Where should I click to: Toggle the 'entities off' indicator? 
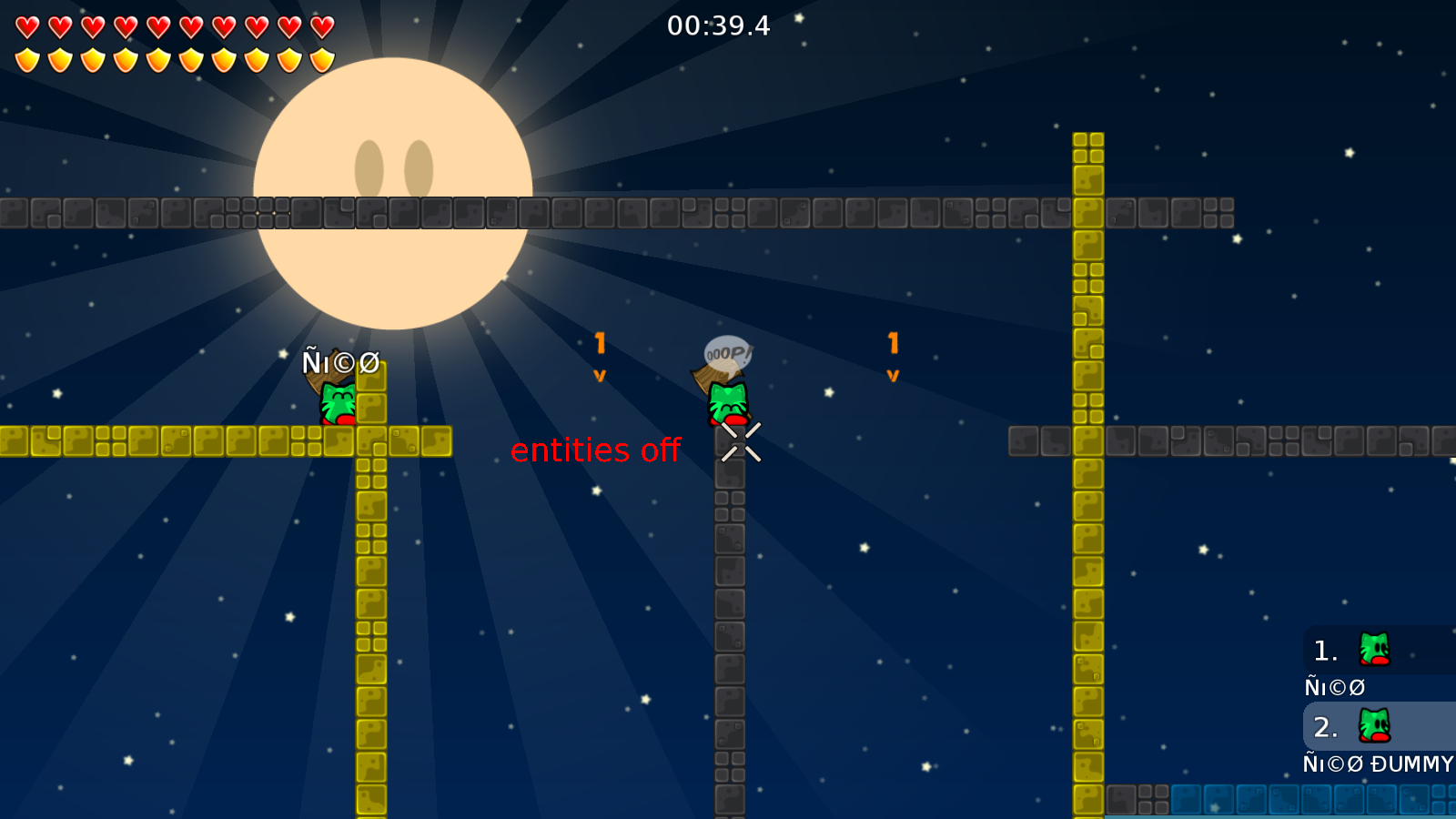tap(597, 450)
